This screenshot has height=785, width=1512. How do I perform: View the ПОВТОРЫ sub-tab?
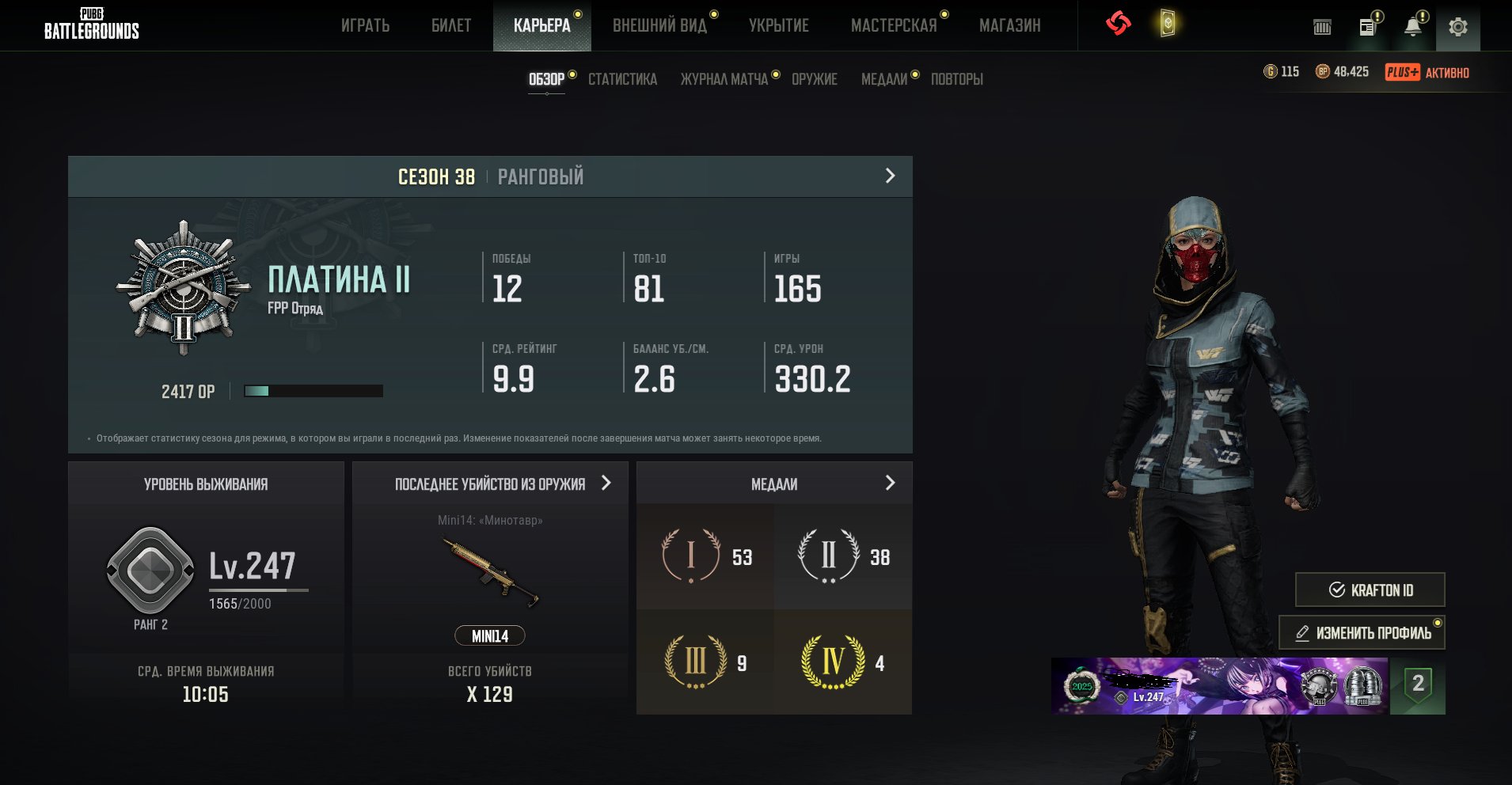point(956,79)
